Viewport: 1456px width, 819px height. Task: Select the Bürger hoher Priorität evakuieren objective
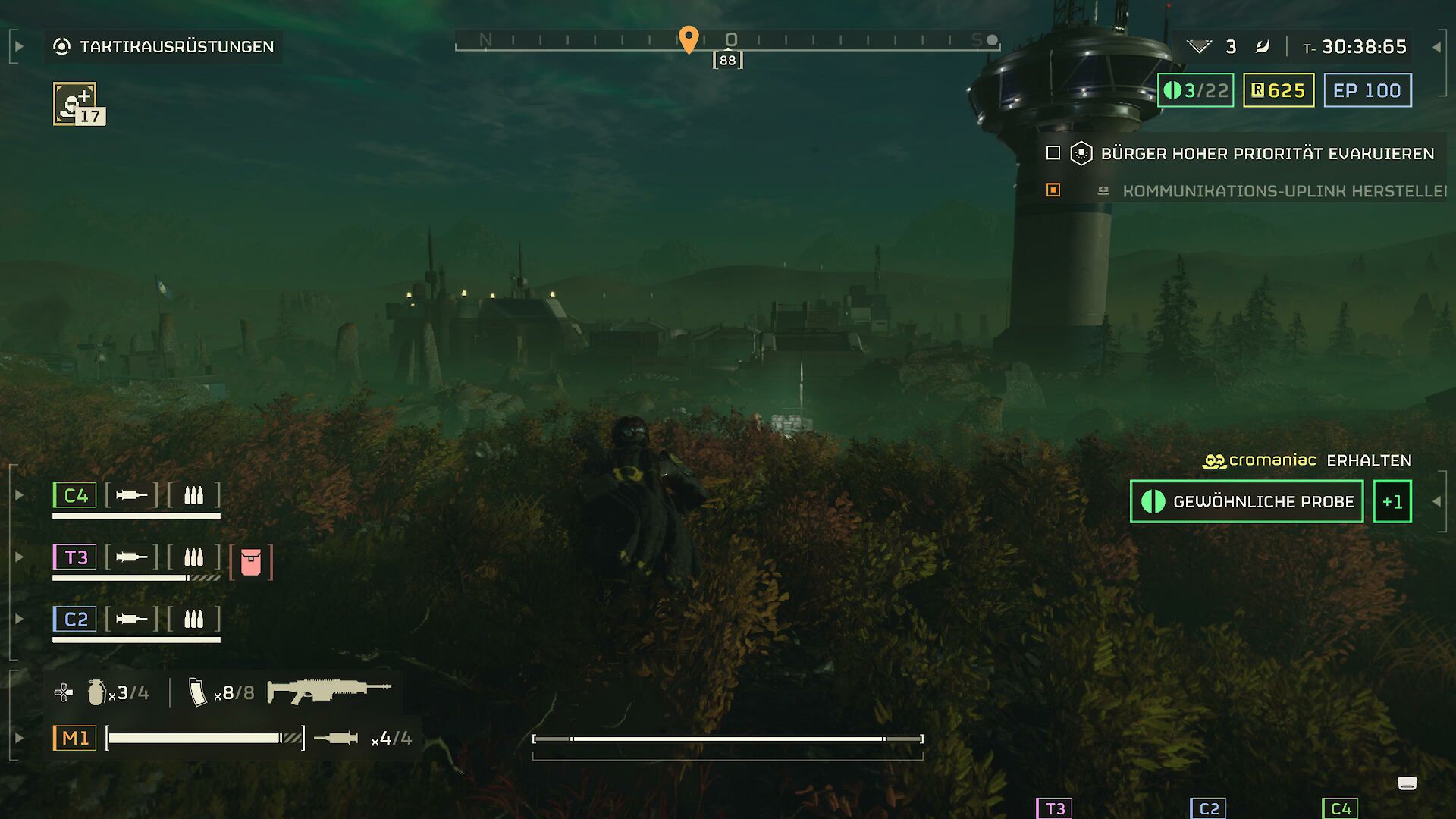click(x=1266, y=154)
